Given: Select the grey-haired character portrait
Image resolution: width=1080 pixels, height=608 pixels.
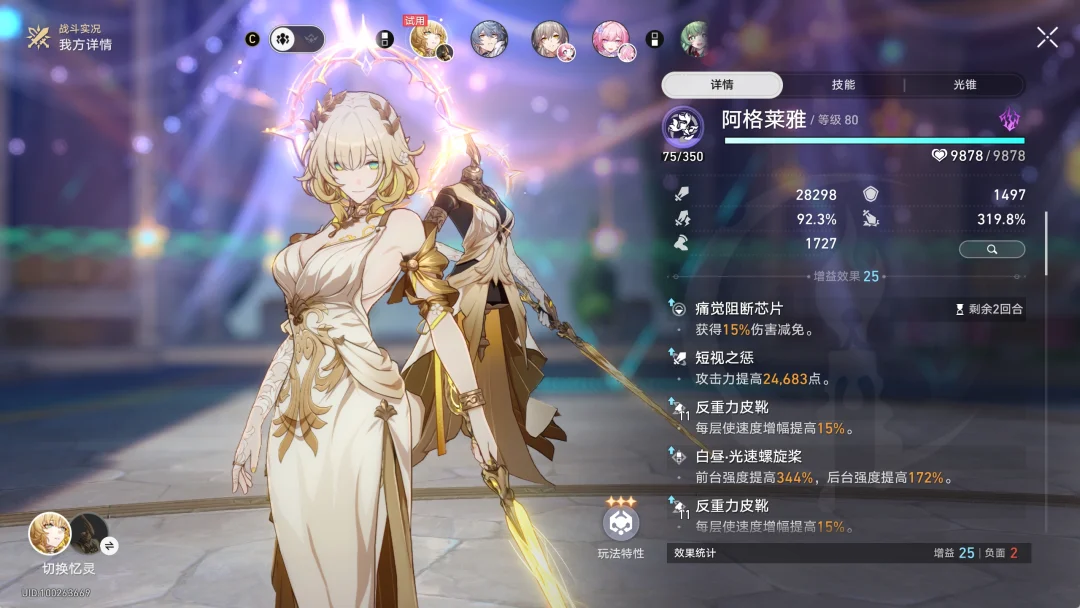Looking at the screenshot, I should pos(551,40).
